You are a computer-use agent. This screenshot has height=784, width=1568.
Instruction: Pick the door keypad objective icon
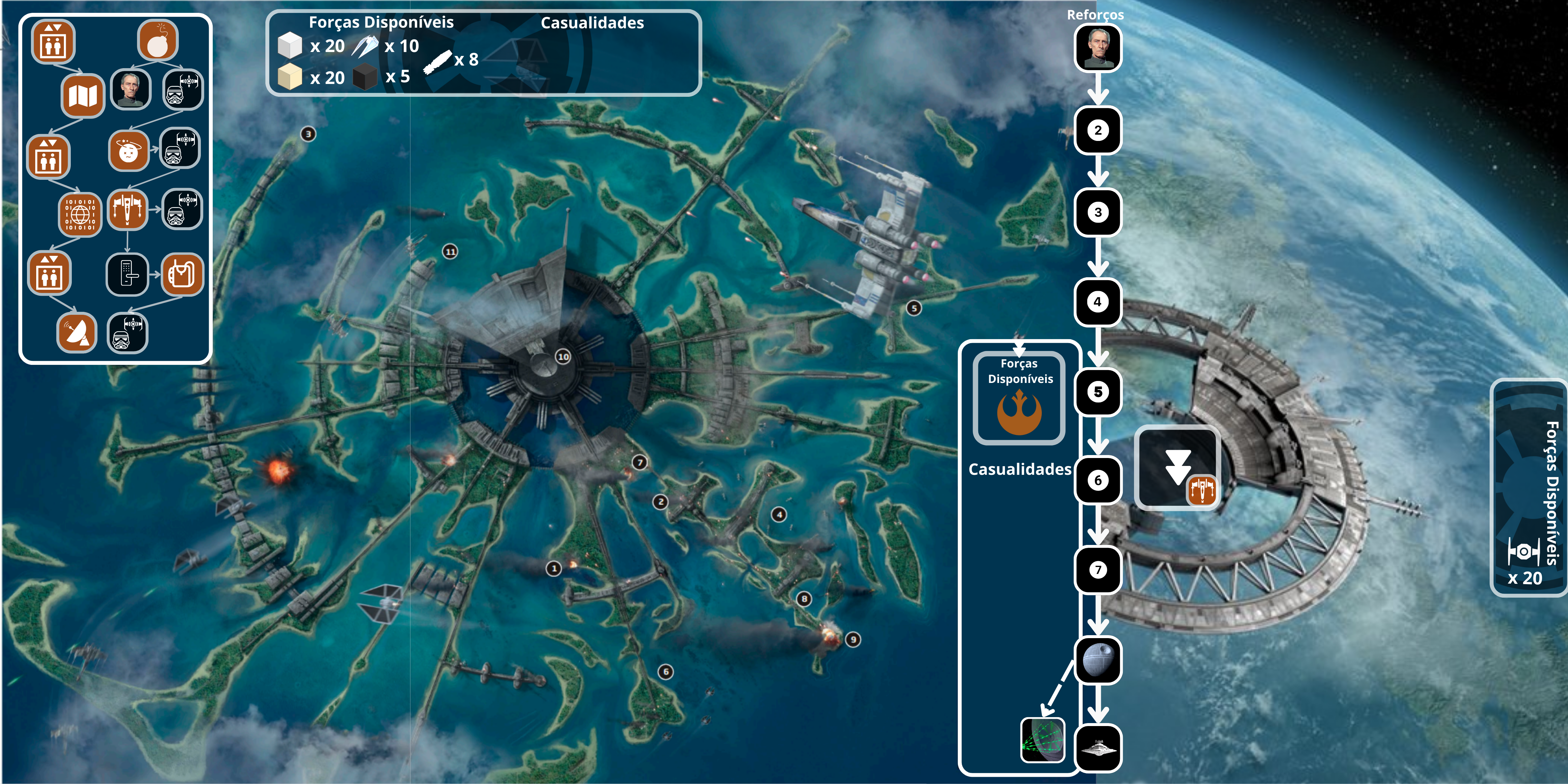(x=127, y=274)
